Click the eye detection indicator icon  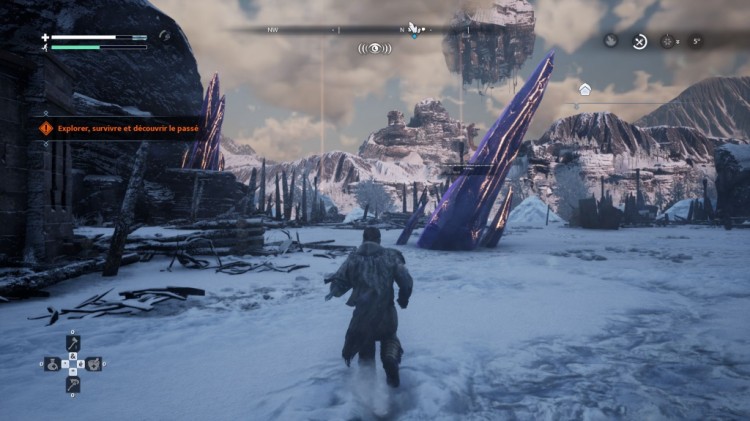[375, 47]
